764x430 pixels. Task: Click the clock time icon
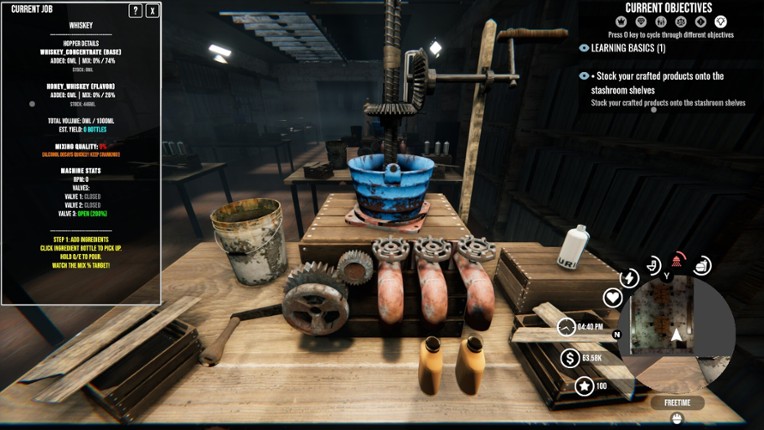(566, 327)
